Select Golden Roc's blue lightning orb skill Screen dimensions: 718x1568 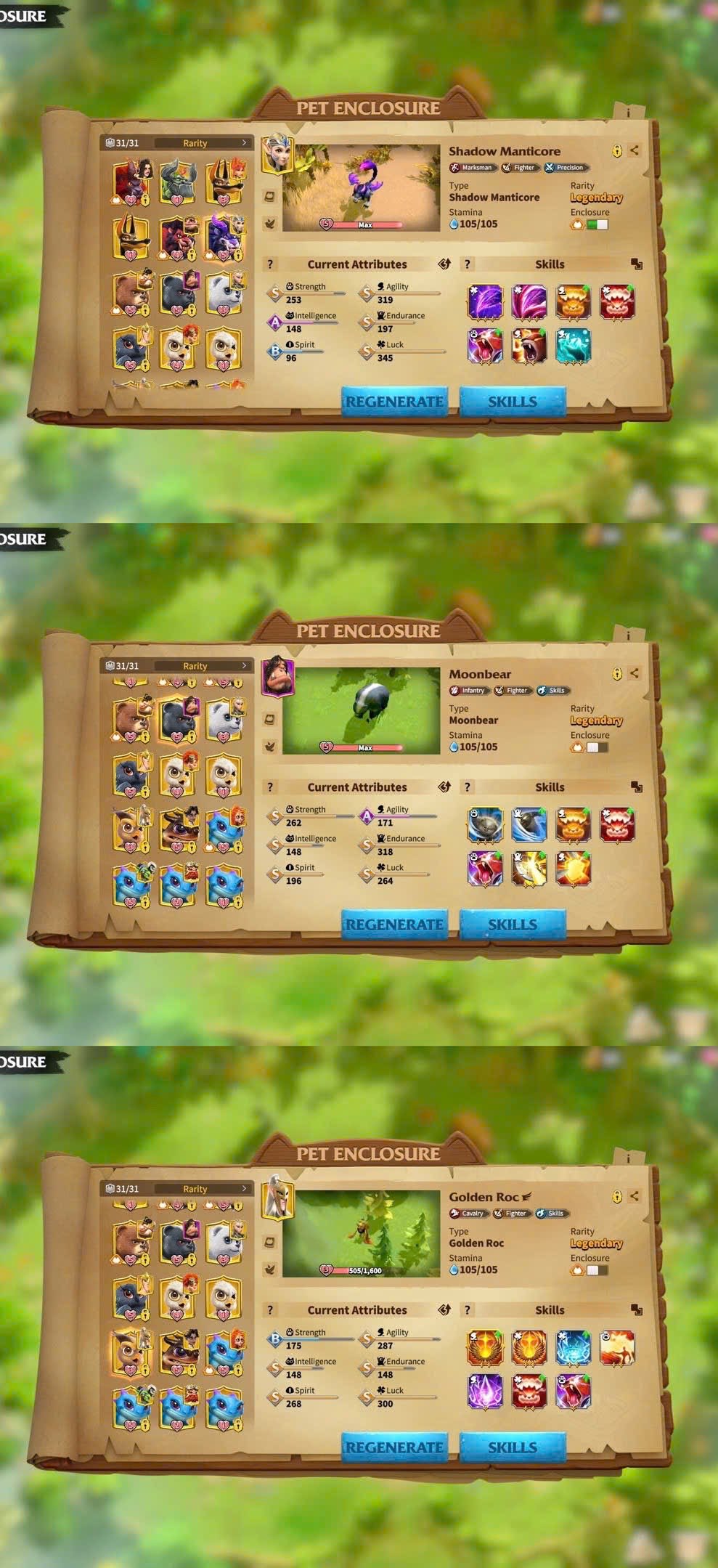click(573, 1348)
